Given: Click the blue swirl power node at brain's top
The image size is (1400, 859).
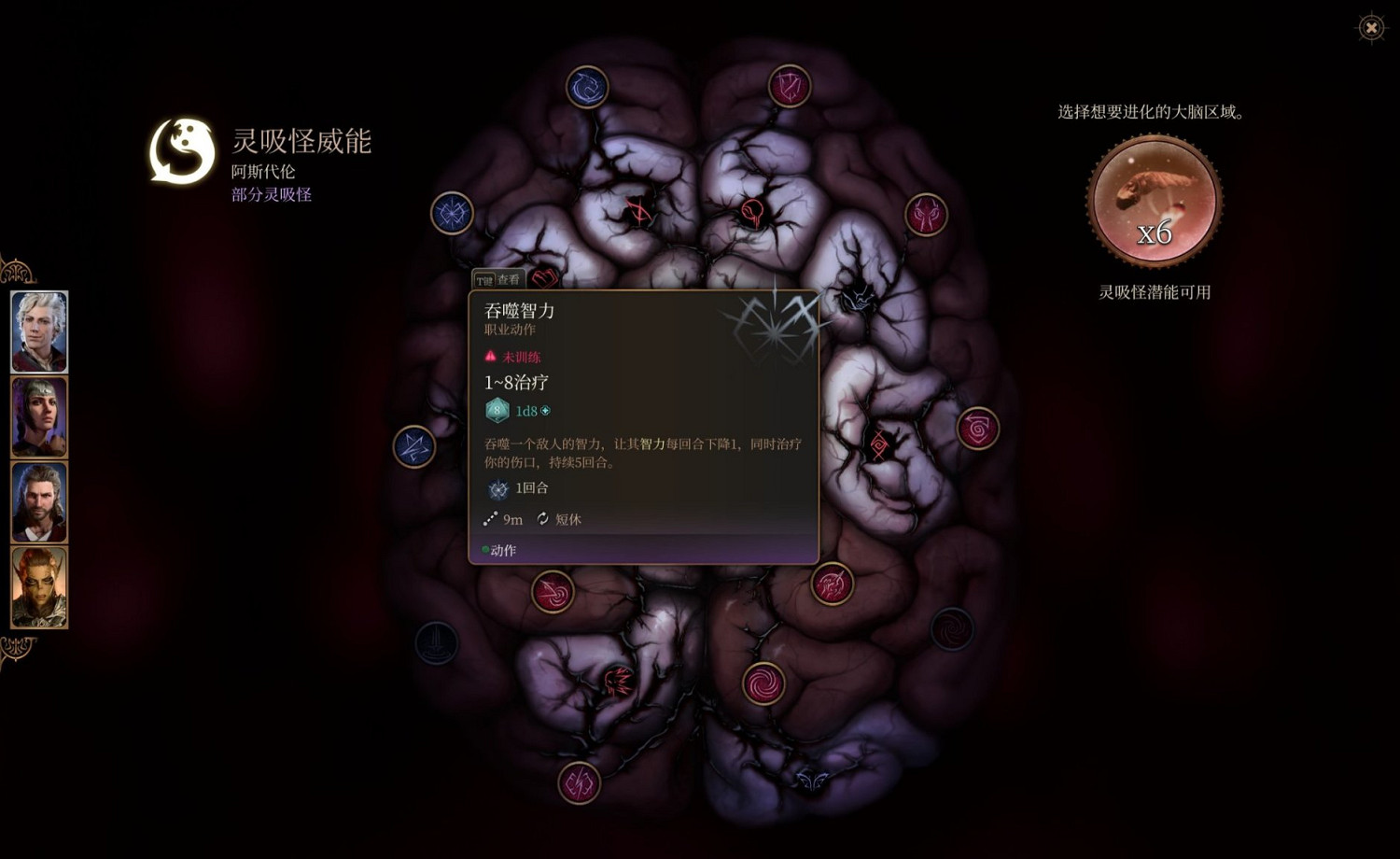Looking at the screenshot, I should (587, 85).
